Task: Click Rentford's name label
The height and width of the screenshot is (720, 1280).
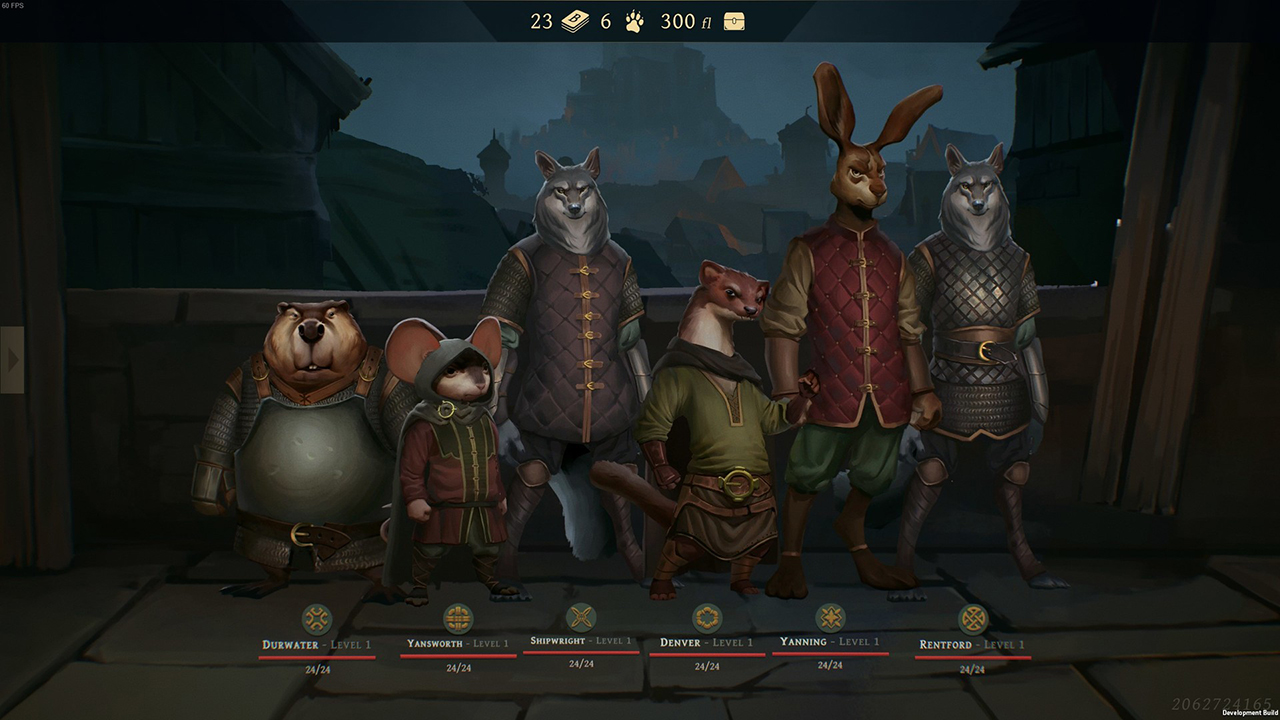Action: (x=945, y=644)
